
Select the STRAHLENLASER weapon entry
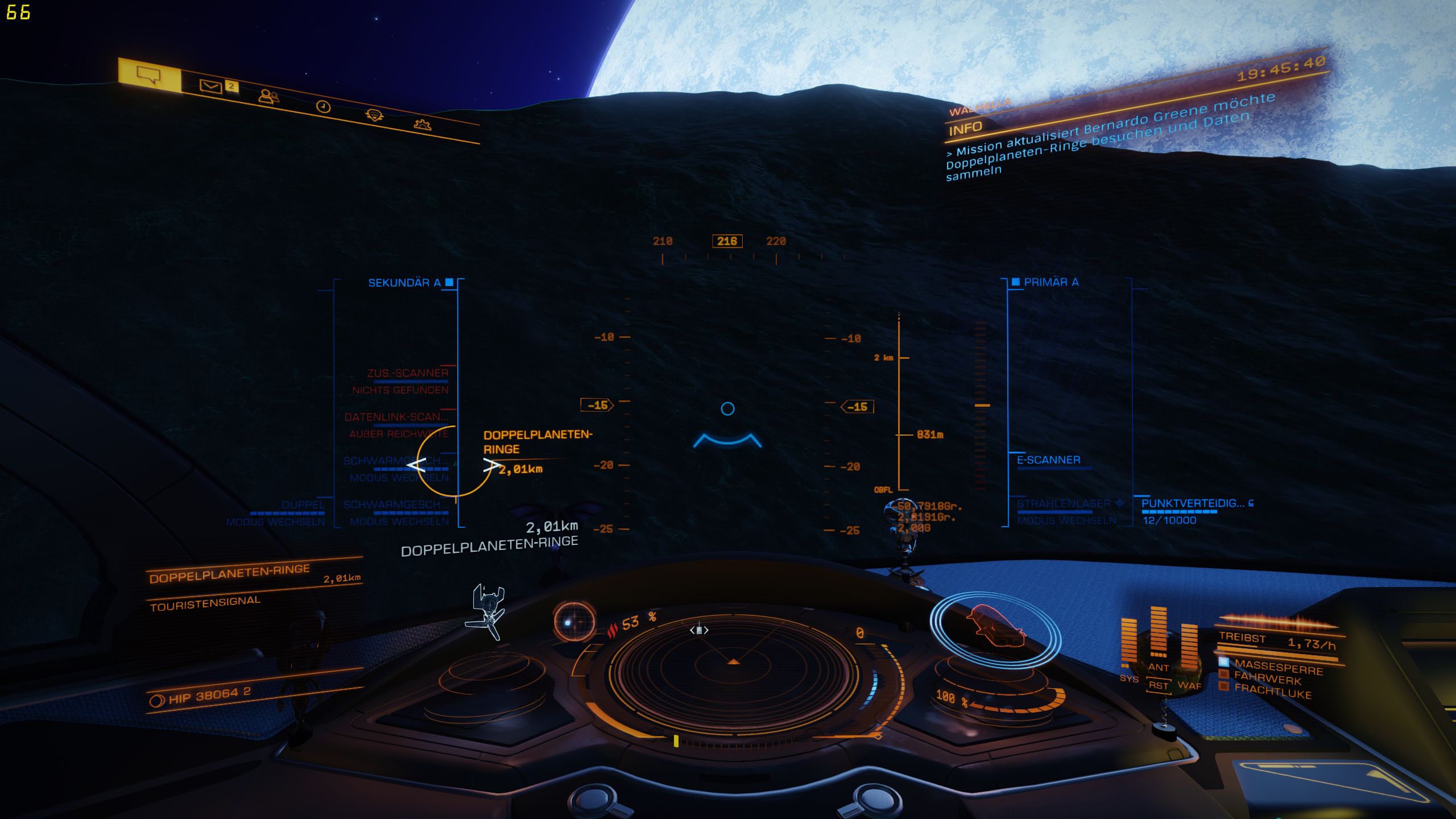coord(1064,504)
